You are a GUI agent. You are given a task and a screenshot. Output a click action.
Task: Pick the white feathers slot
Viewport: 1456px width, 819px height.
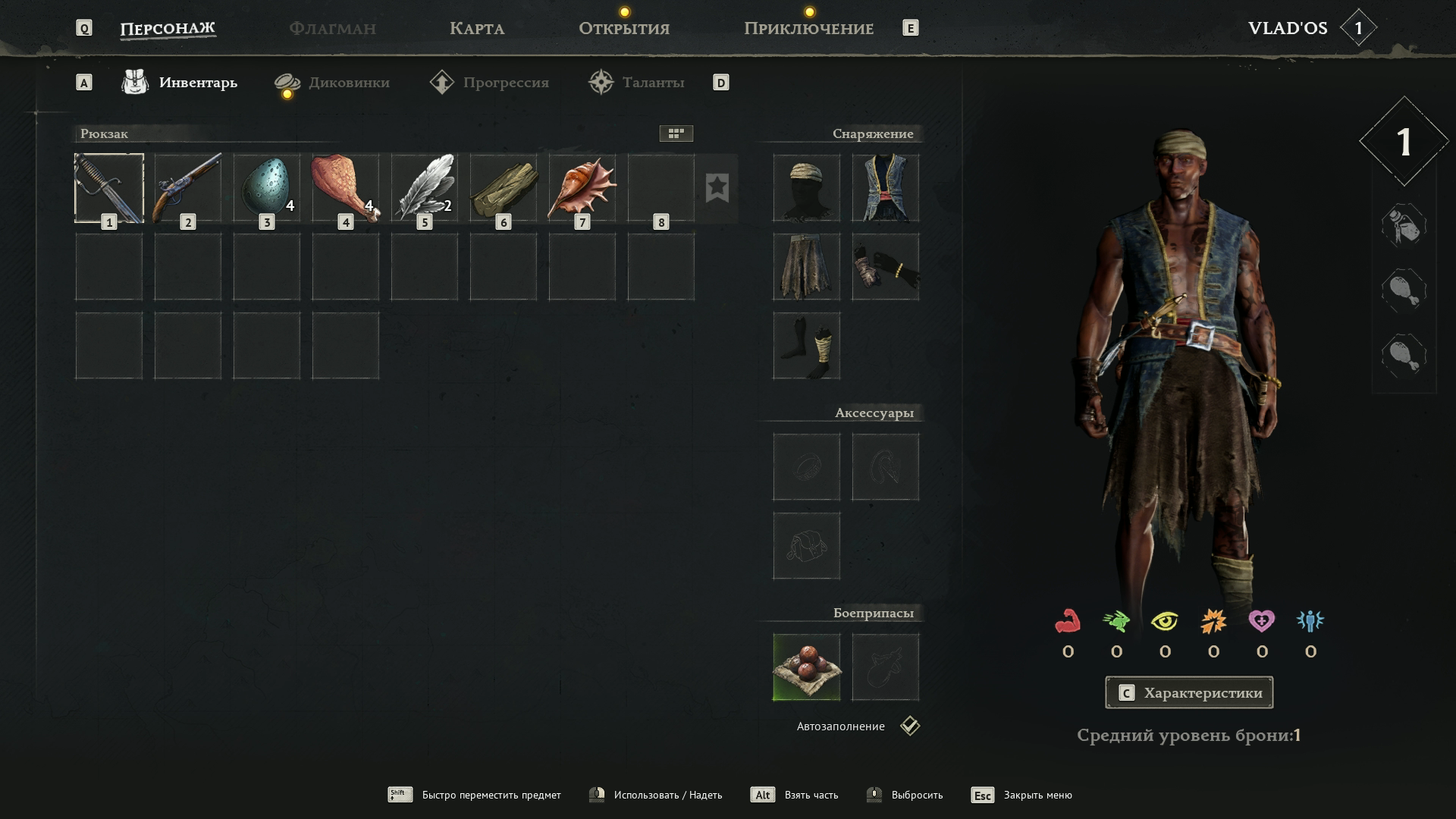coord(425,188)
